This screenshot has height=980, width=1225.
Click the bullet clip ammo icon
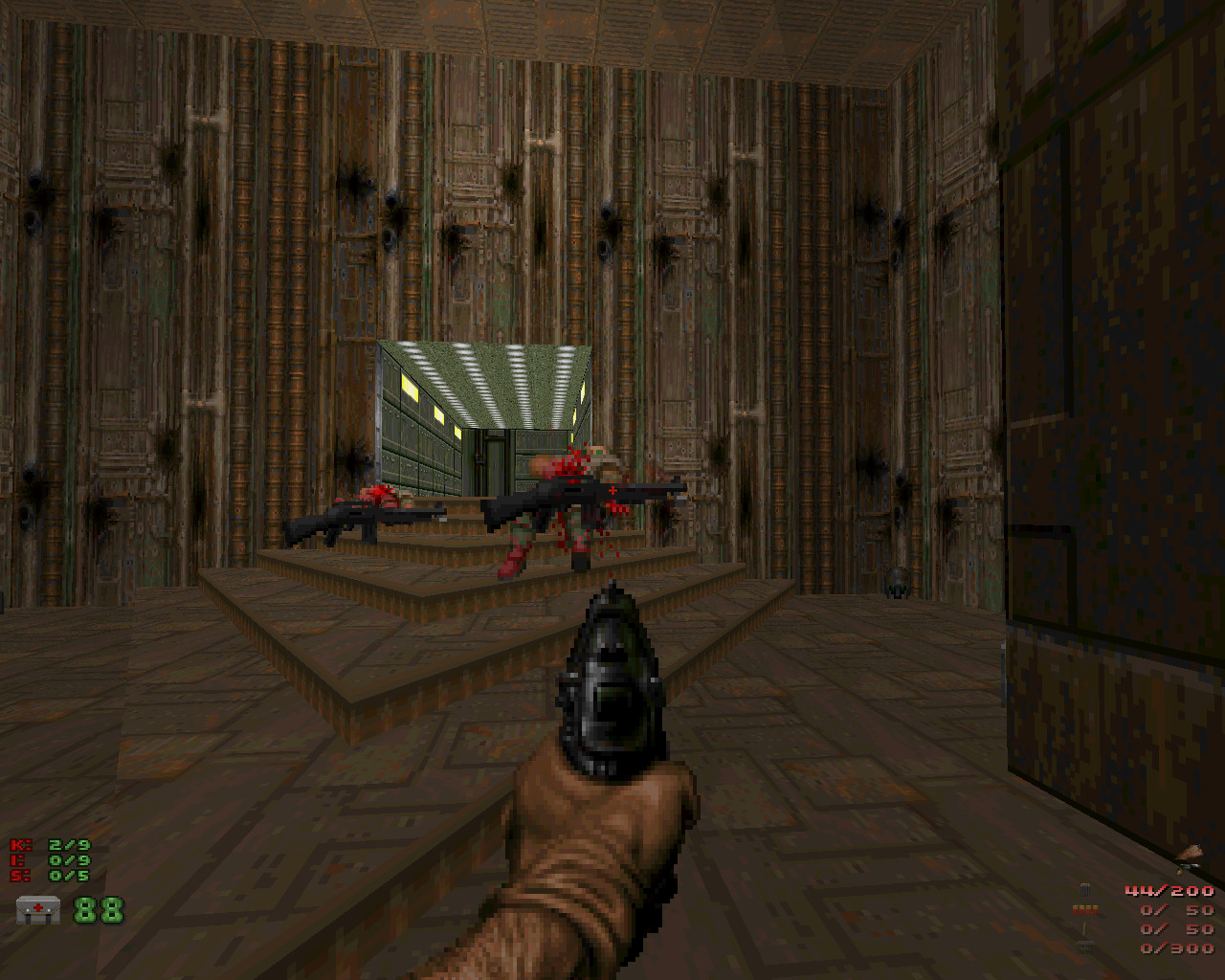(1084, 889)
